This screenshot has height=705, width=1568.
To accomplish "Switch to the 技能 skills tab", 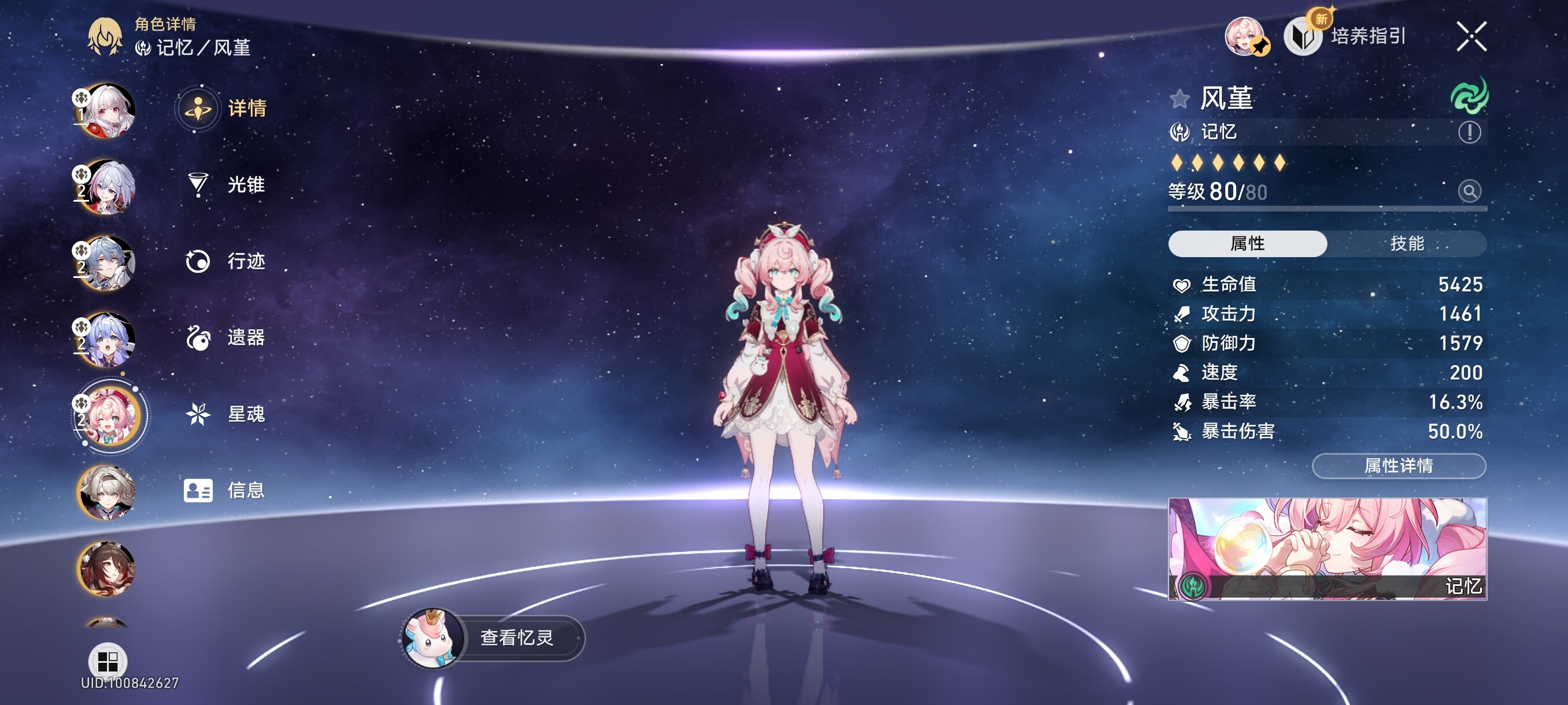I will [1406, 244].
